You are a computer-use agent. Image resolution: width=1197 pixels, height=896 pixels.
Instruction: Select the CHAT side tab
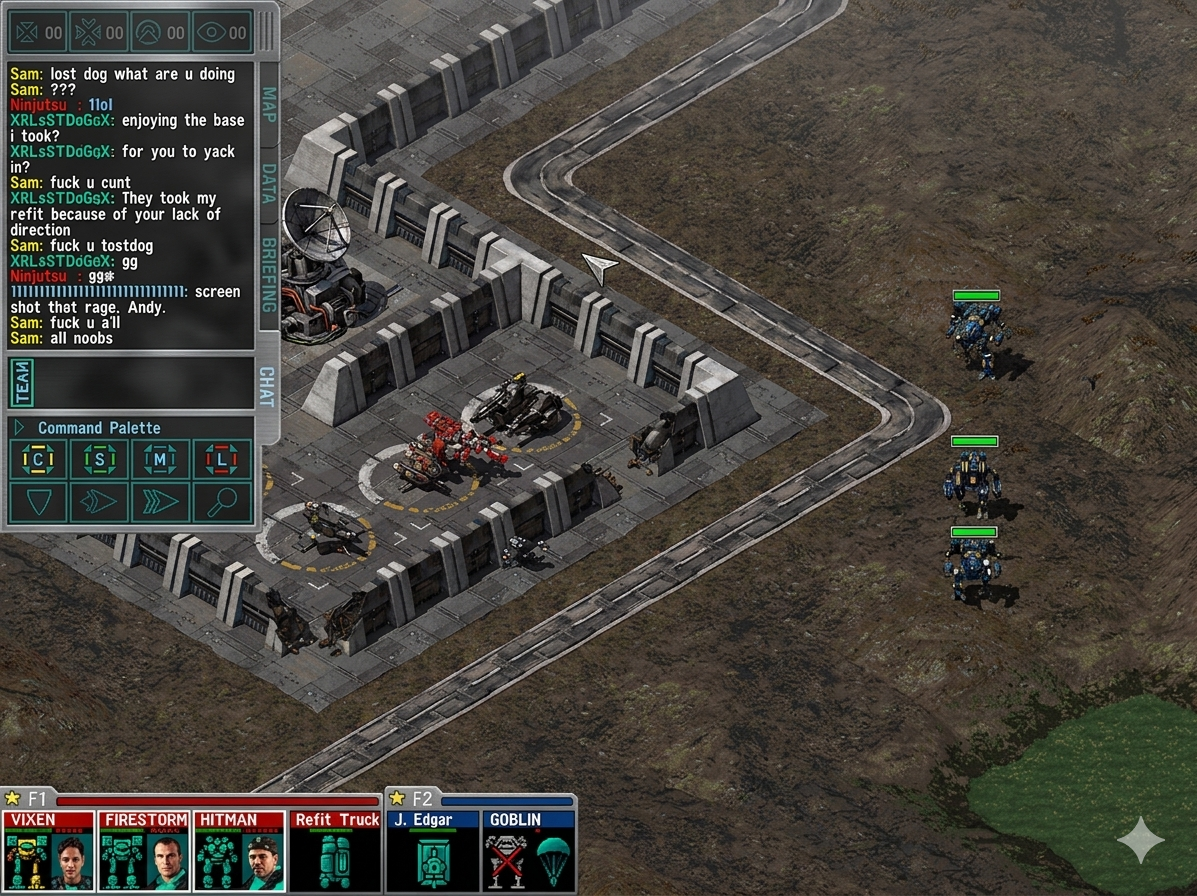pos(267,386)
